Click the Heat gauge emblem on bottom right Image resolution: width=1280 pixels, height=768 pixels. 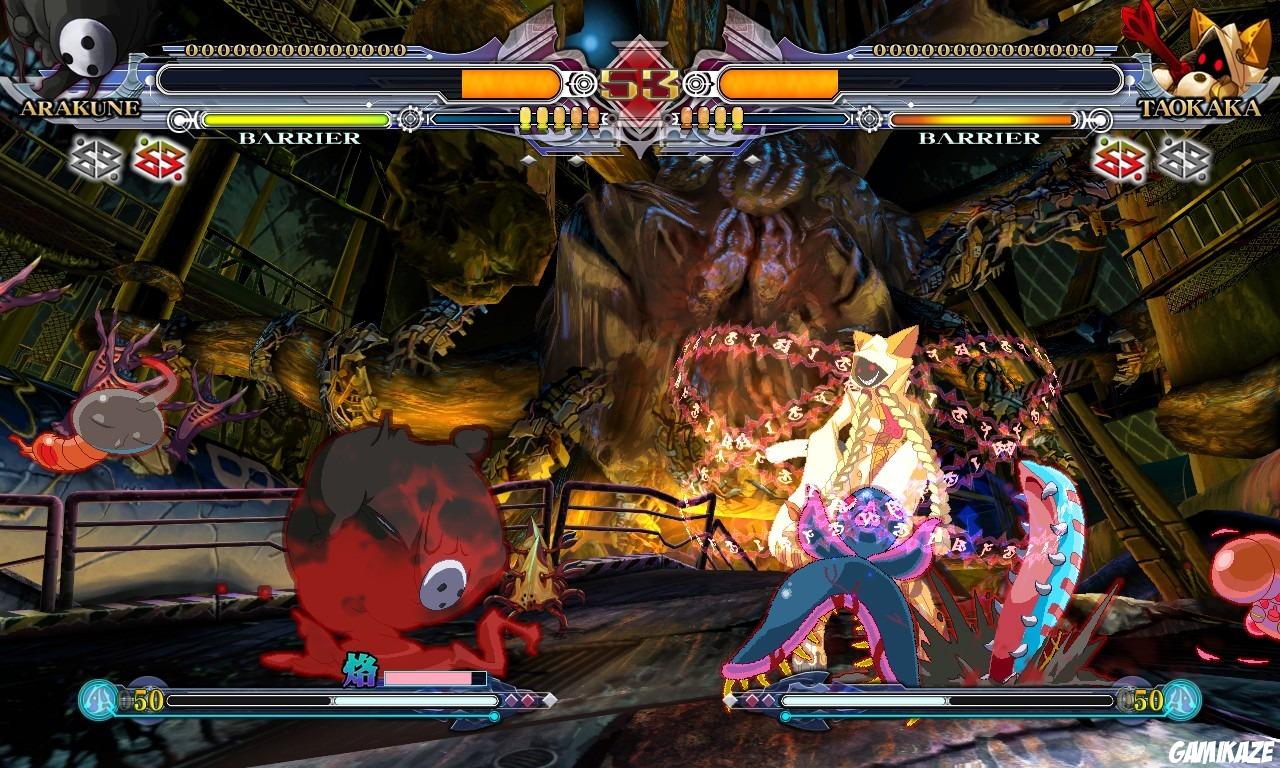tap(1182, 703)
